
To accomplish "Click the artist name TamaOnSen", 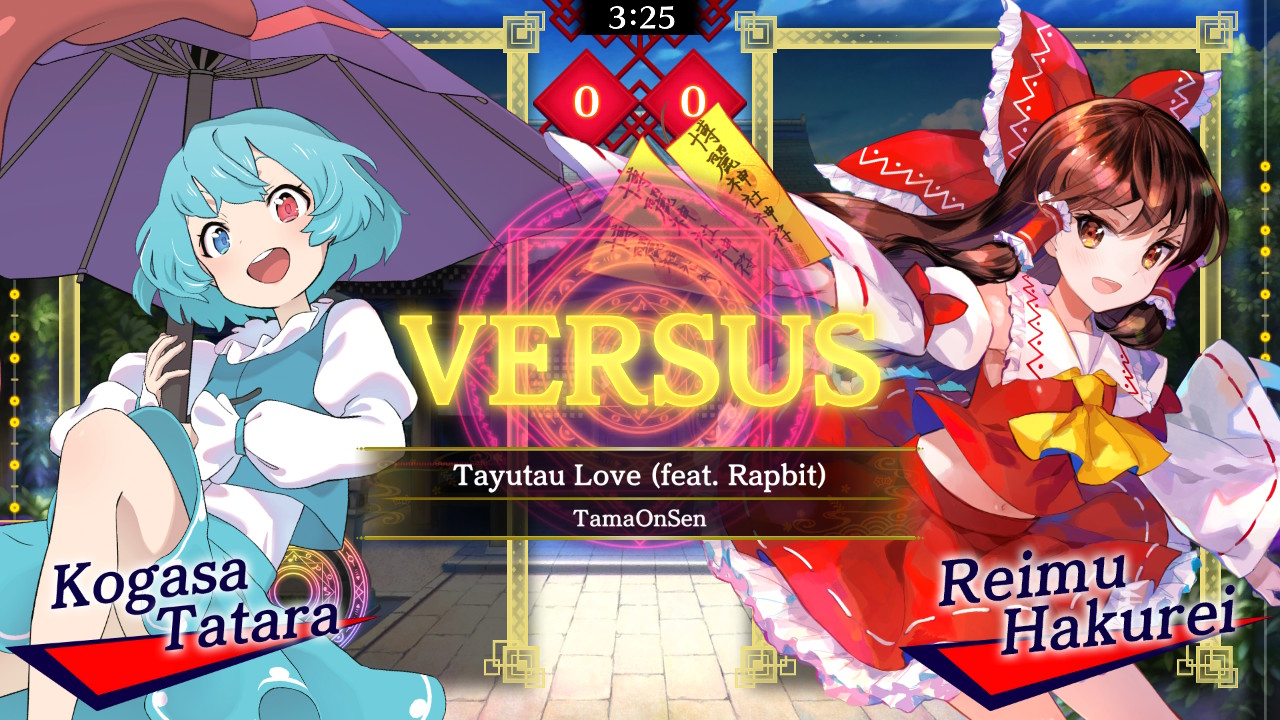I will pos(640,519).
